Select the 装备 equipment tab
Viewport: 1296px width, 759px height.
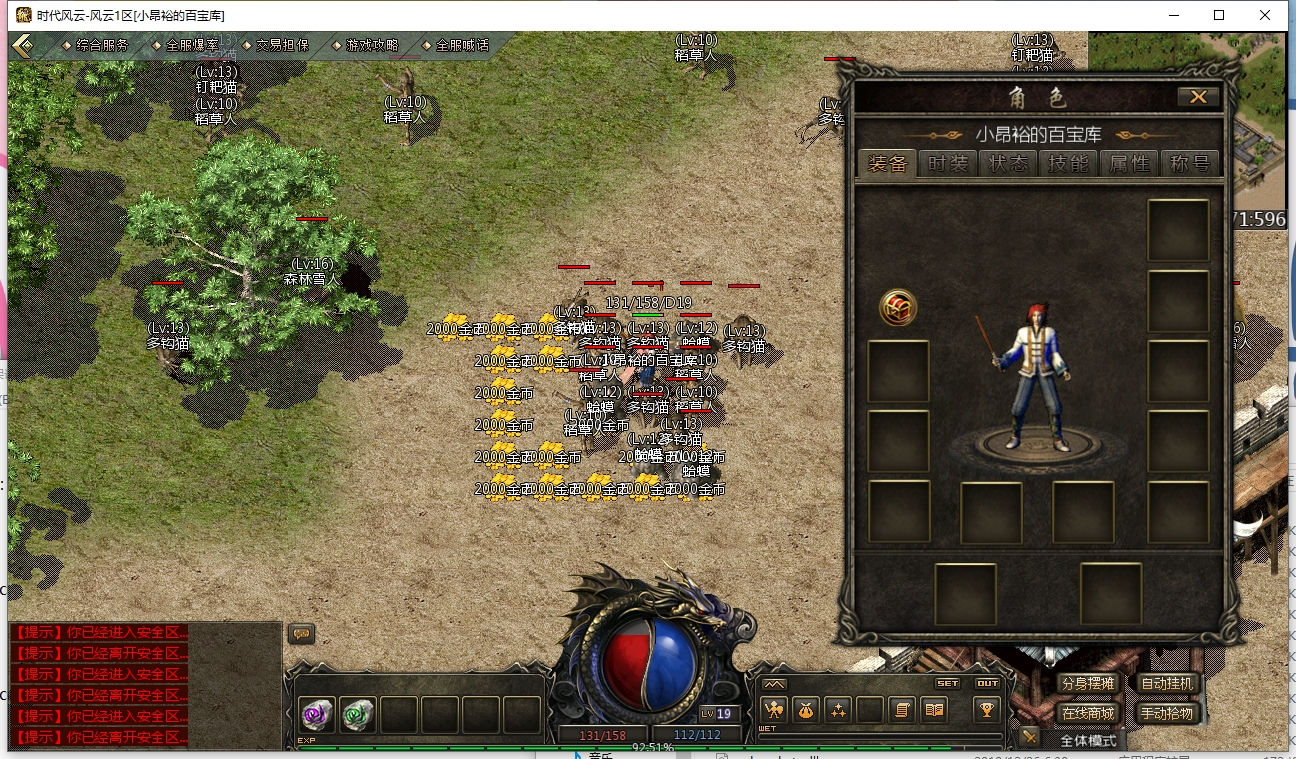tap(887, 164)
